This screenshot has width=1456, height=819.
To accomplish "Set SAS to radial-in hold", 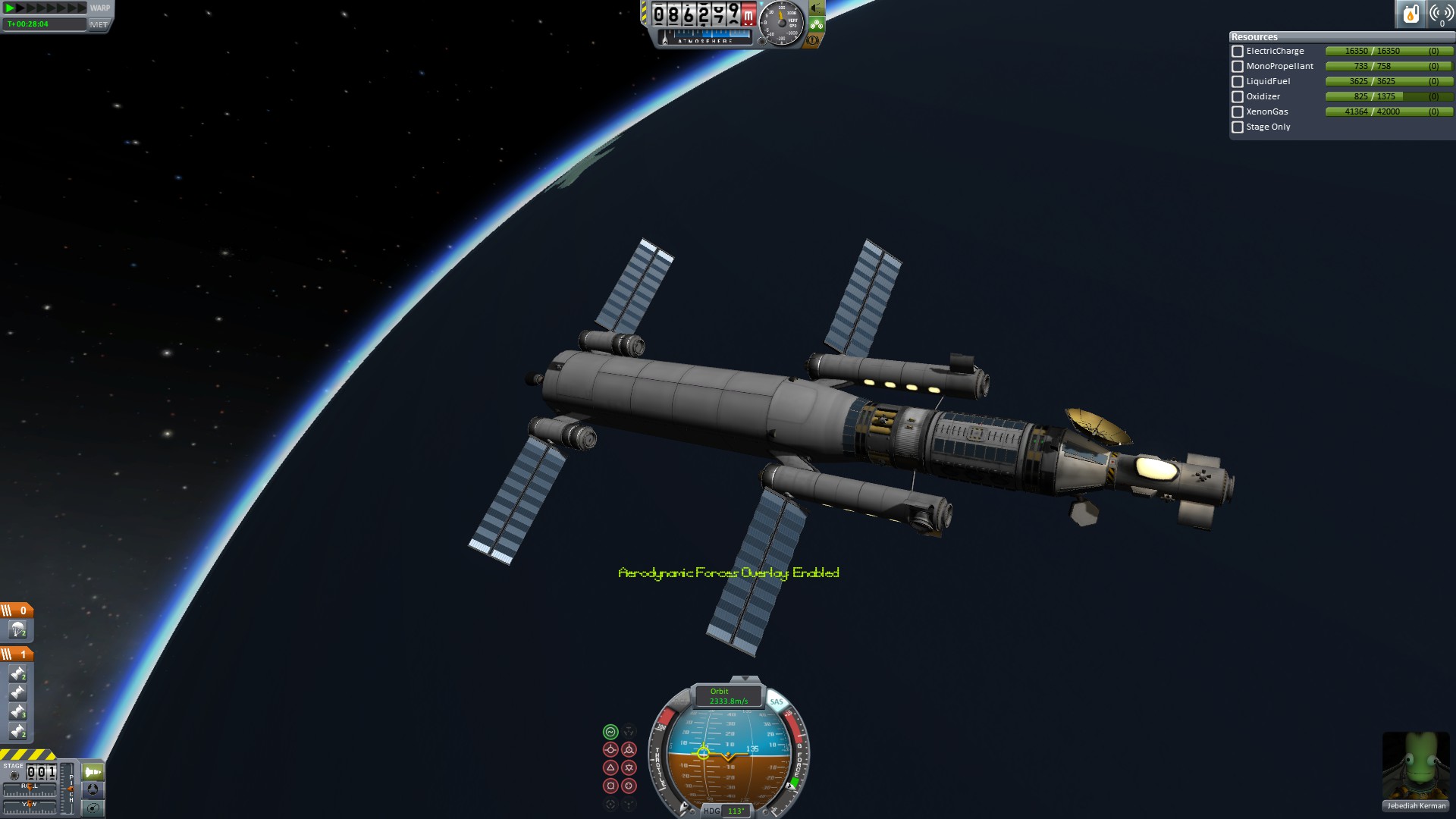I will click(610, 786).
